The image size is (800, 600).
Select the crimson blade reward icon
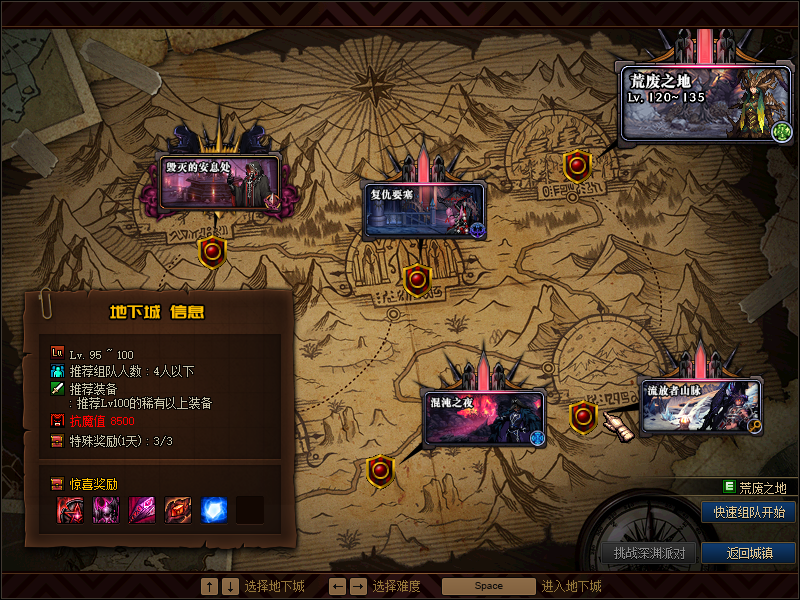point(142,510)
